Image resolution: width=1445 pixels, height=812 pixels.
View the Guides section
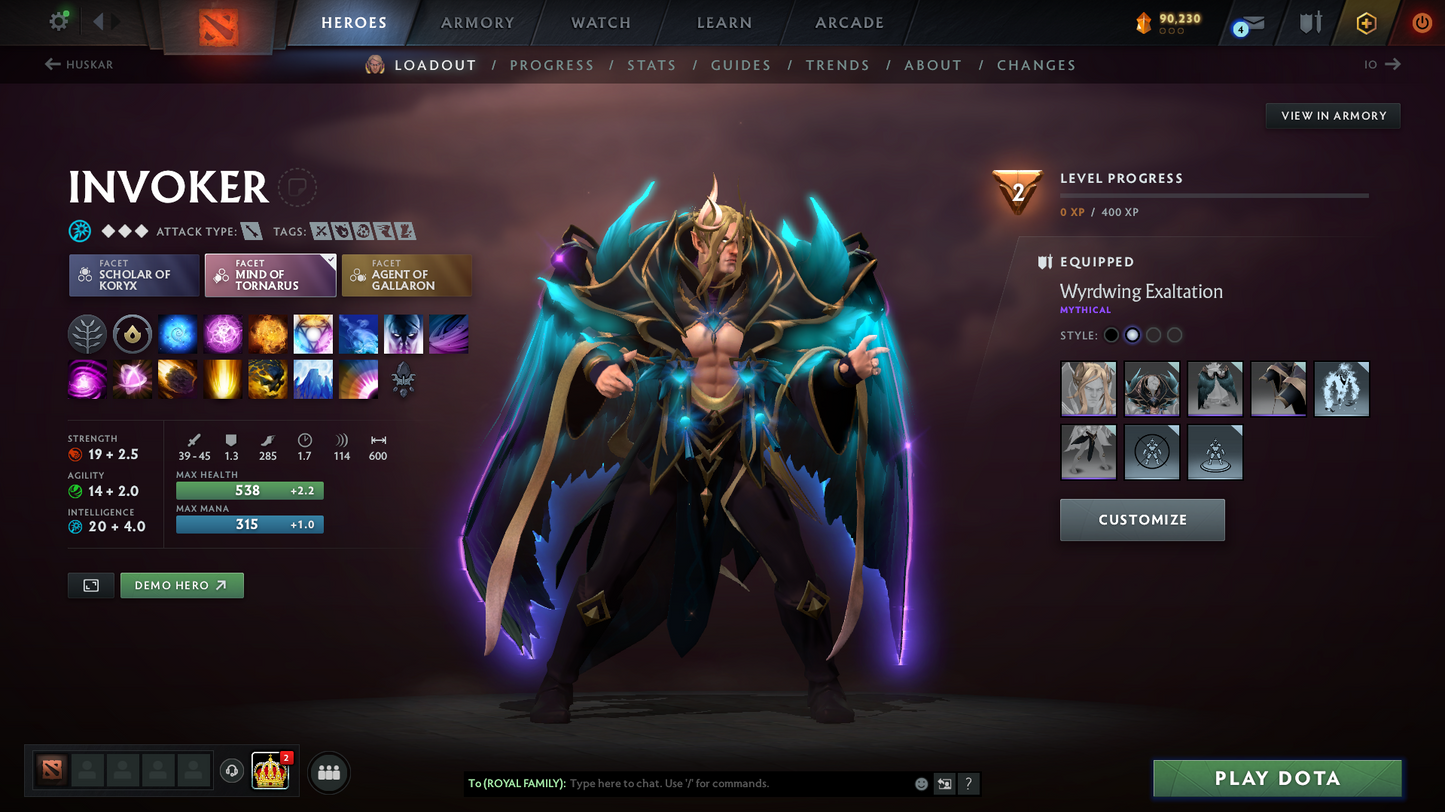(740, 65)
